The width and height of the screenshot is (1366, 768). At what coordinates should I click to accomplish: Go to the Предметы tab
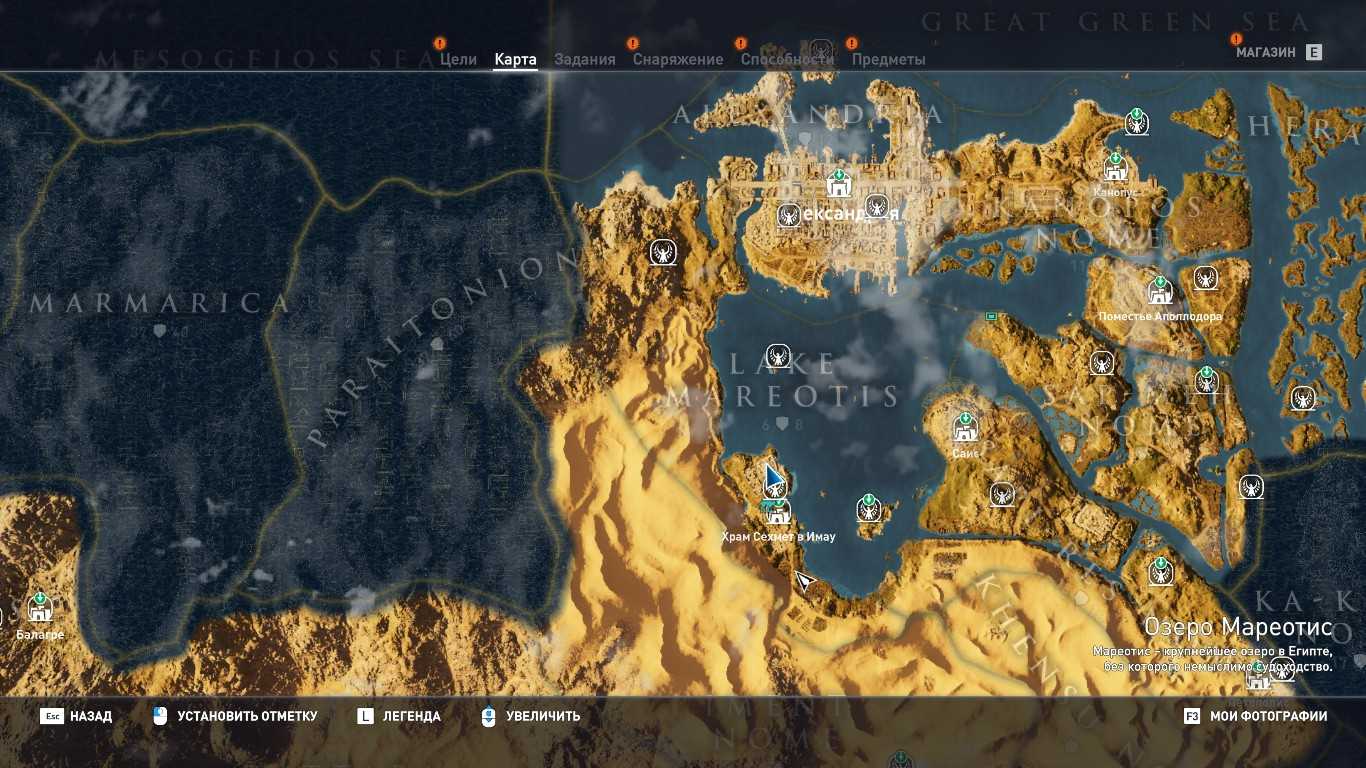coord(888,59)
